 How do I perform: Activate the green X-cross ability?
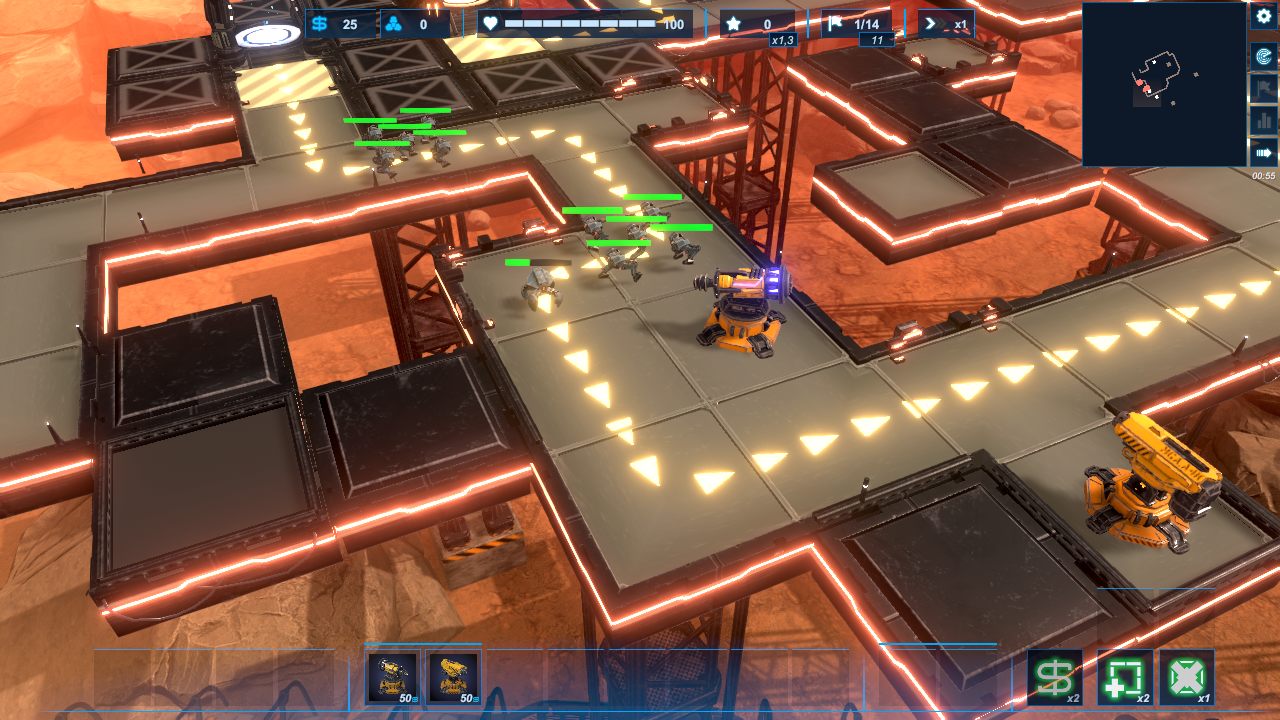(x=1187, y=678)
